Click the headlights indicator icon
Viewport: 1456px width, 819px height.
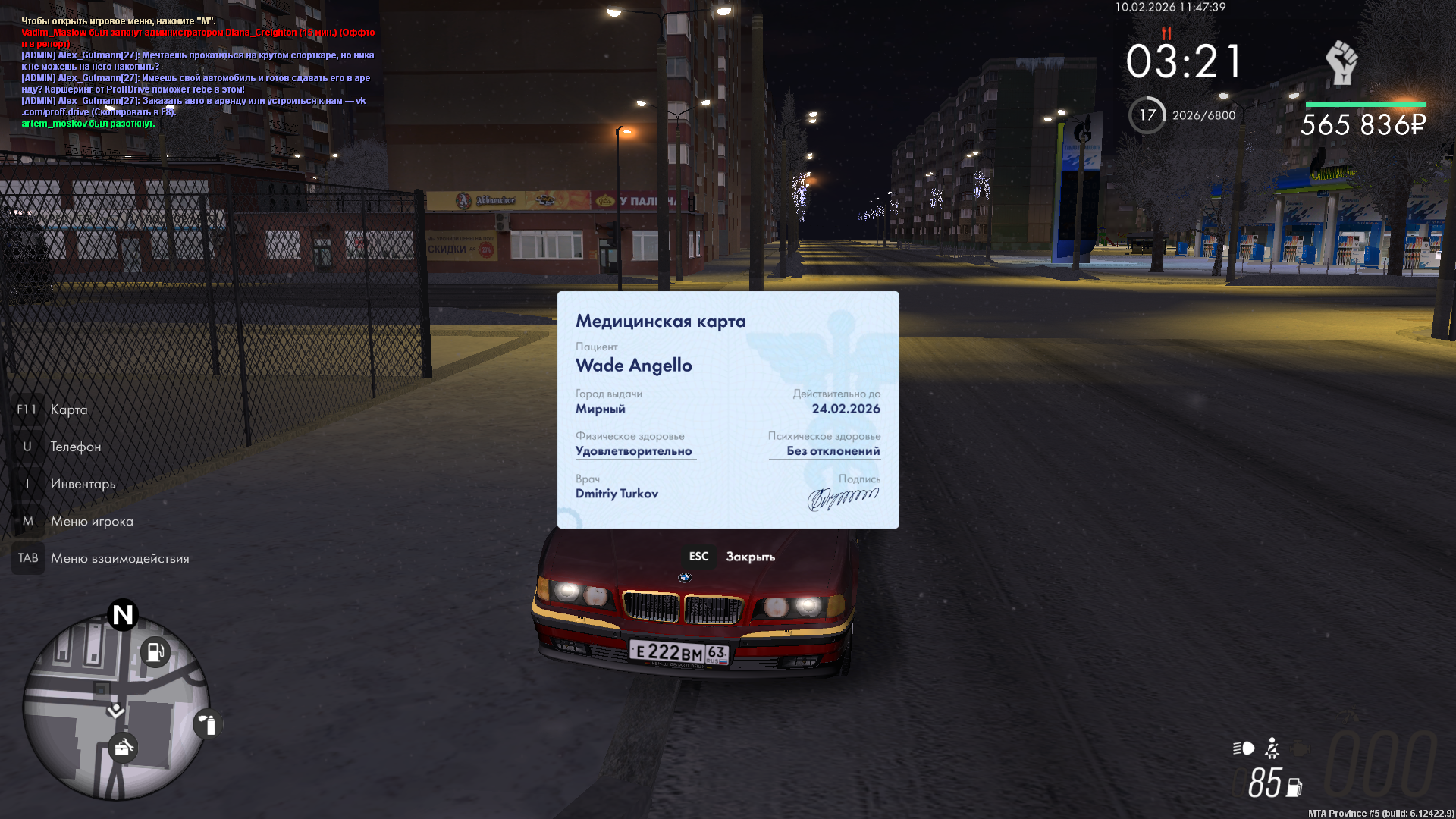[x=1244, y=748]
